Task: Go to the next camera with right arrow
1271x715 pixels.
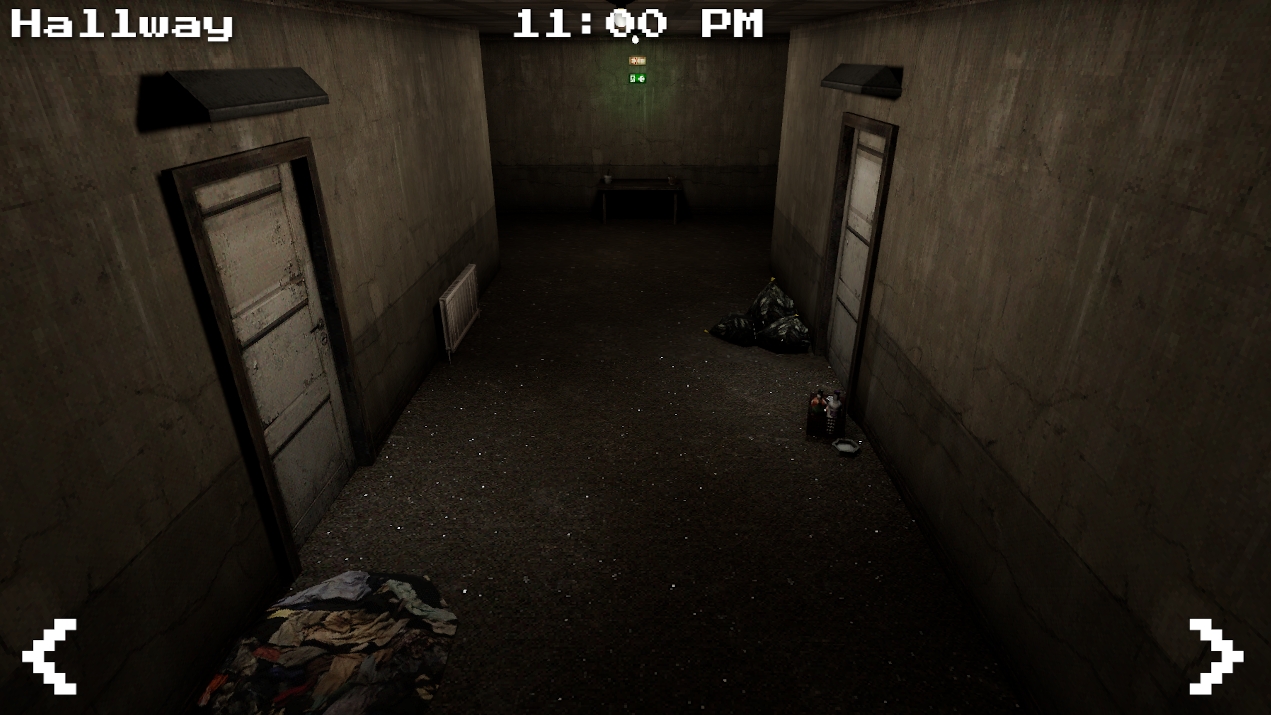Action: [x=1215, y=656]
